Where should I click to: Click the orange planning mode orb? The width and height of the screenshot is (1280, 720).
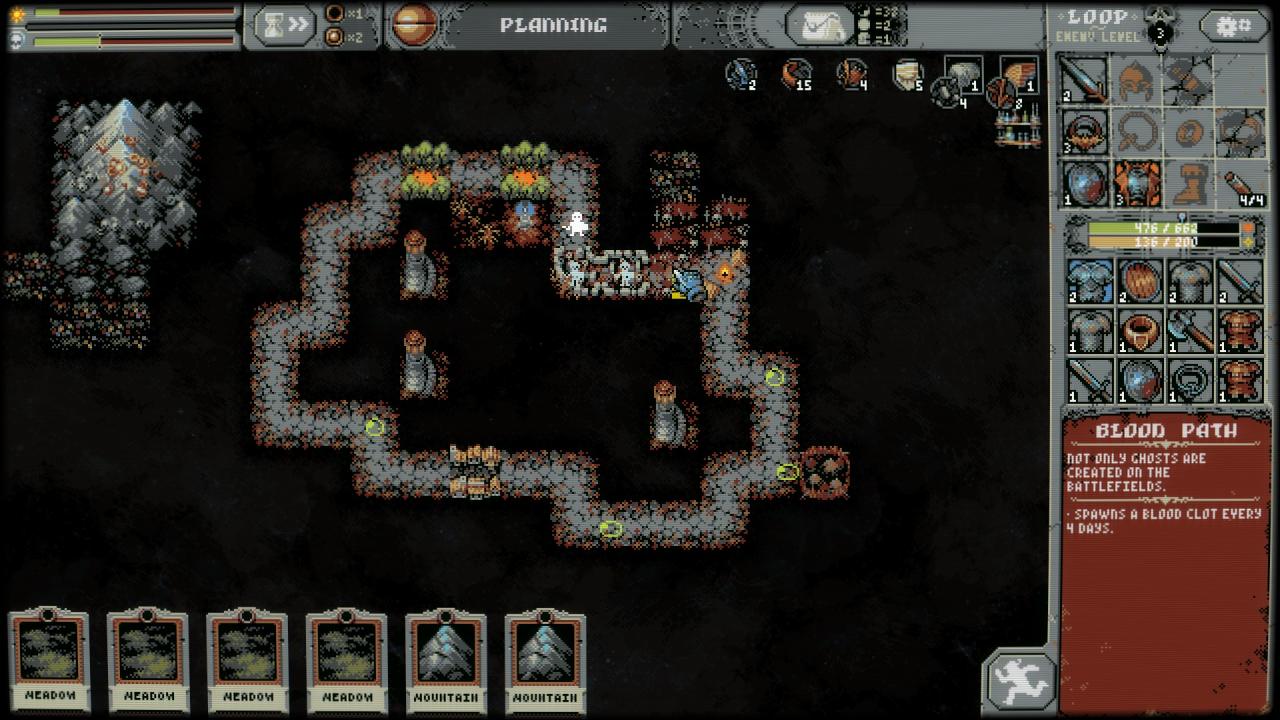tap(413, 25)
